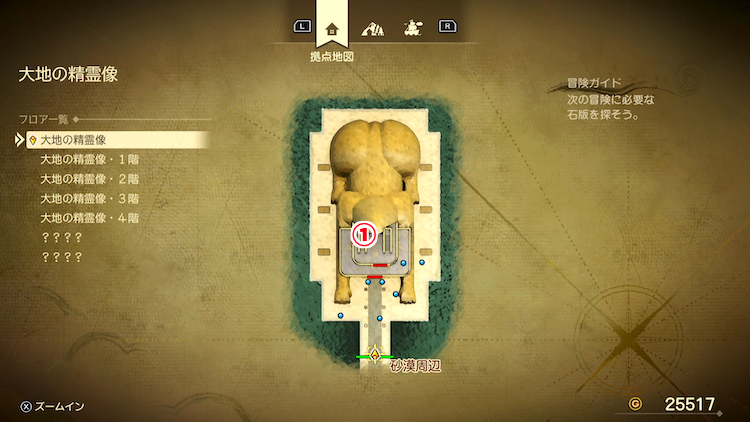Switch to the house icon base map tab
750x422 pixels.
tap(332, 28)
